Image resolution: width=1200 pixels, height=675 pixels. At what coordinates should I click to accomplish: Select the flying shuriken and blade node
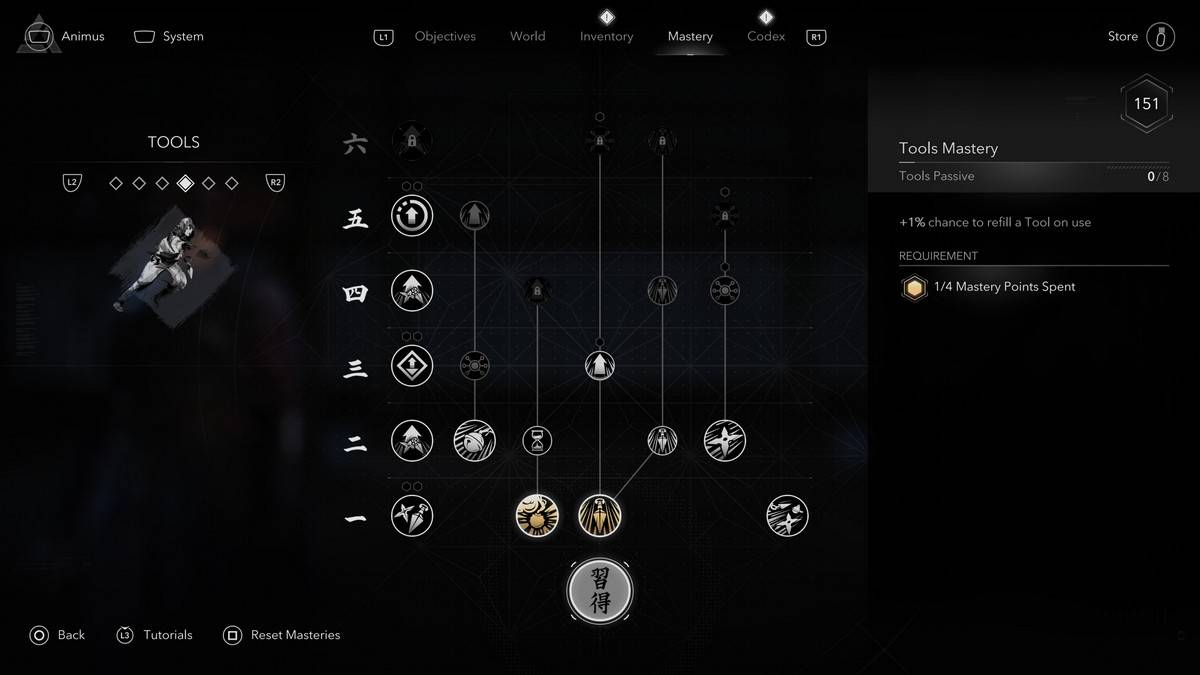(x=787, y=516)
